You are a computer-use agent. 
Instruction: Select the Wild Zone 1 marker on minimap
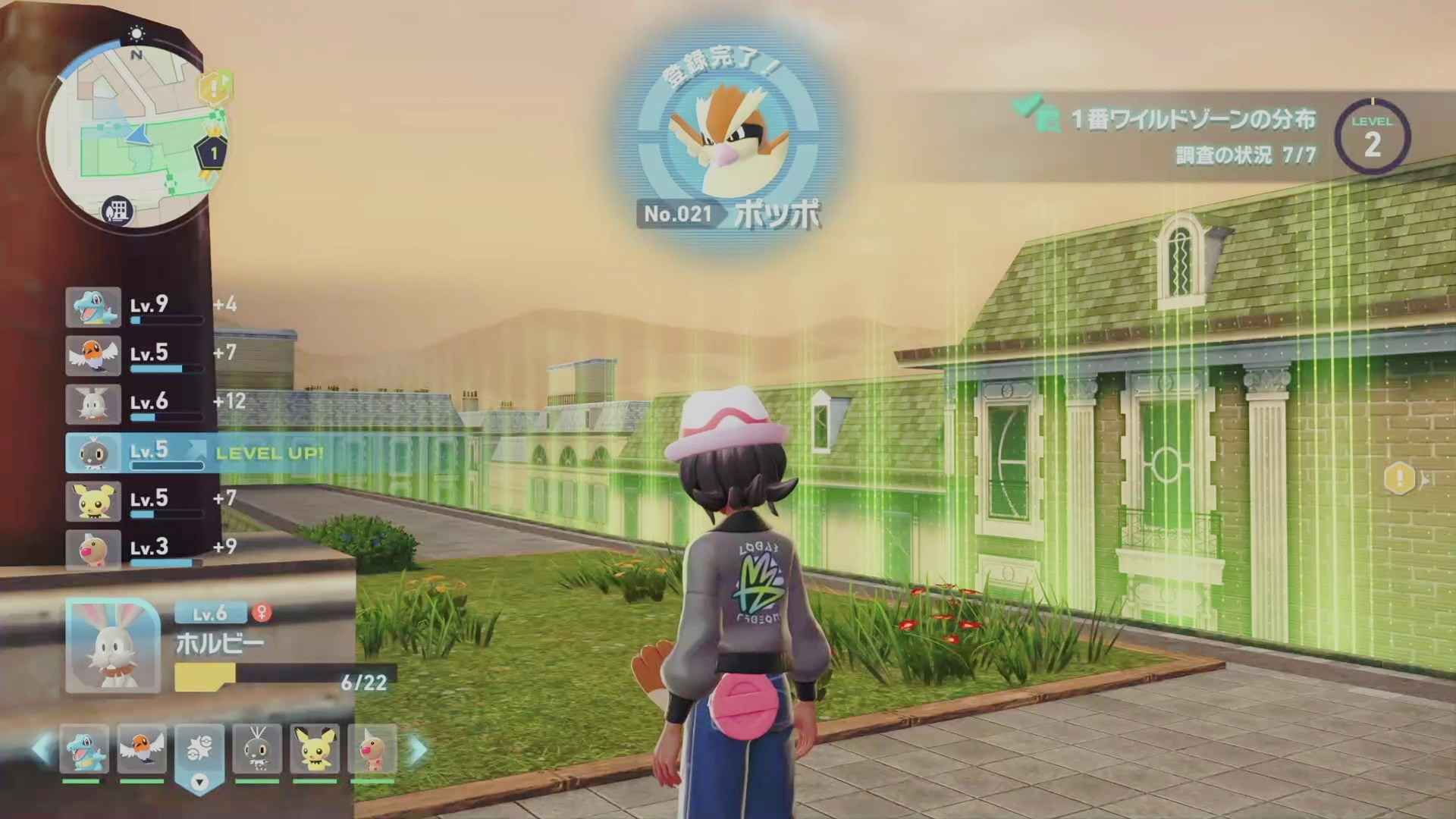click(214, 153)
